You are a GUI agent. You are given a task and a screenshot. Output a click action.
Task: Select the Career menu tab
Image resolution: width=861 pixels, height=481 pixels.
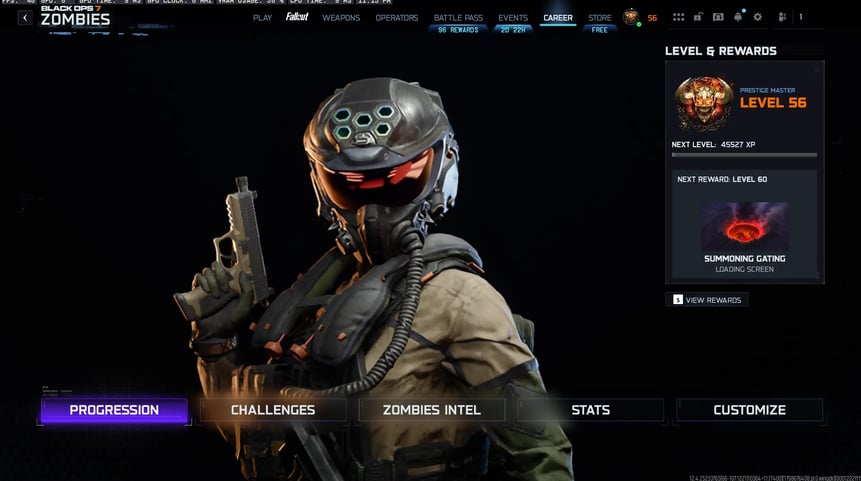coord(558,18)
